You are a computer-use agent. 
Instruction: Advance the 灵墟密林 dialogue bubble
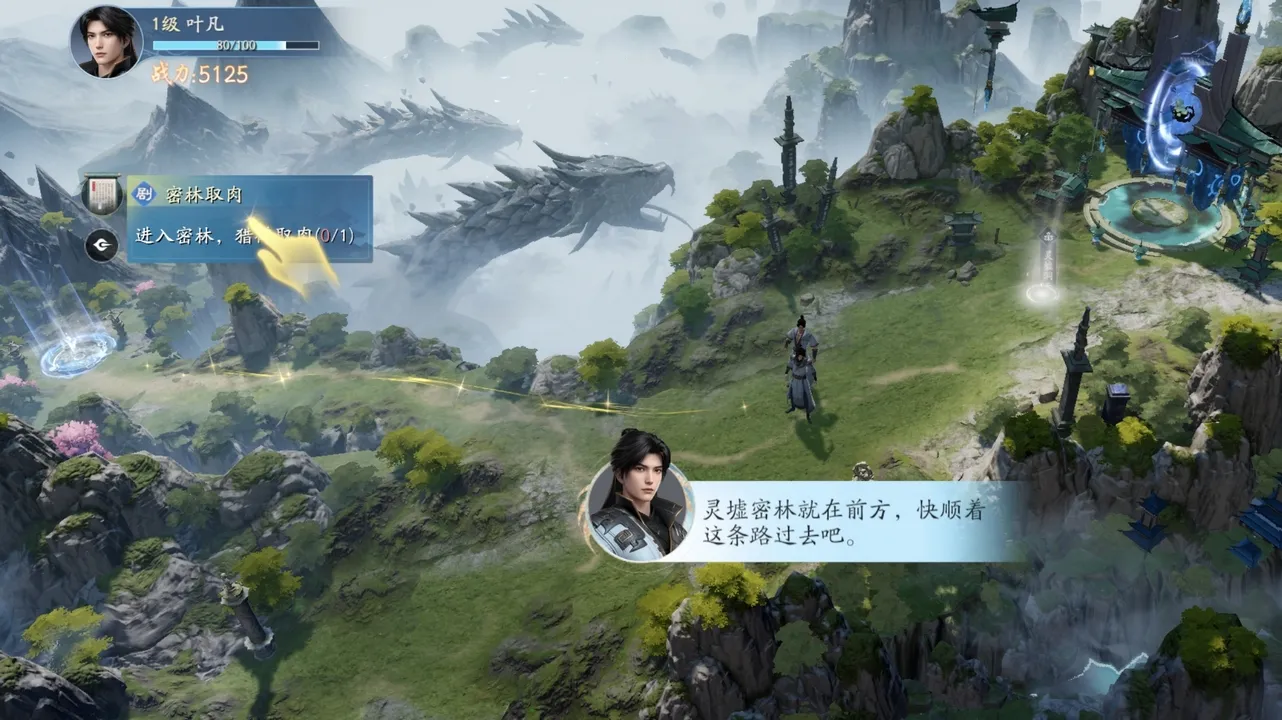point(820,523)
